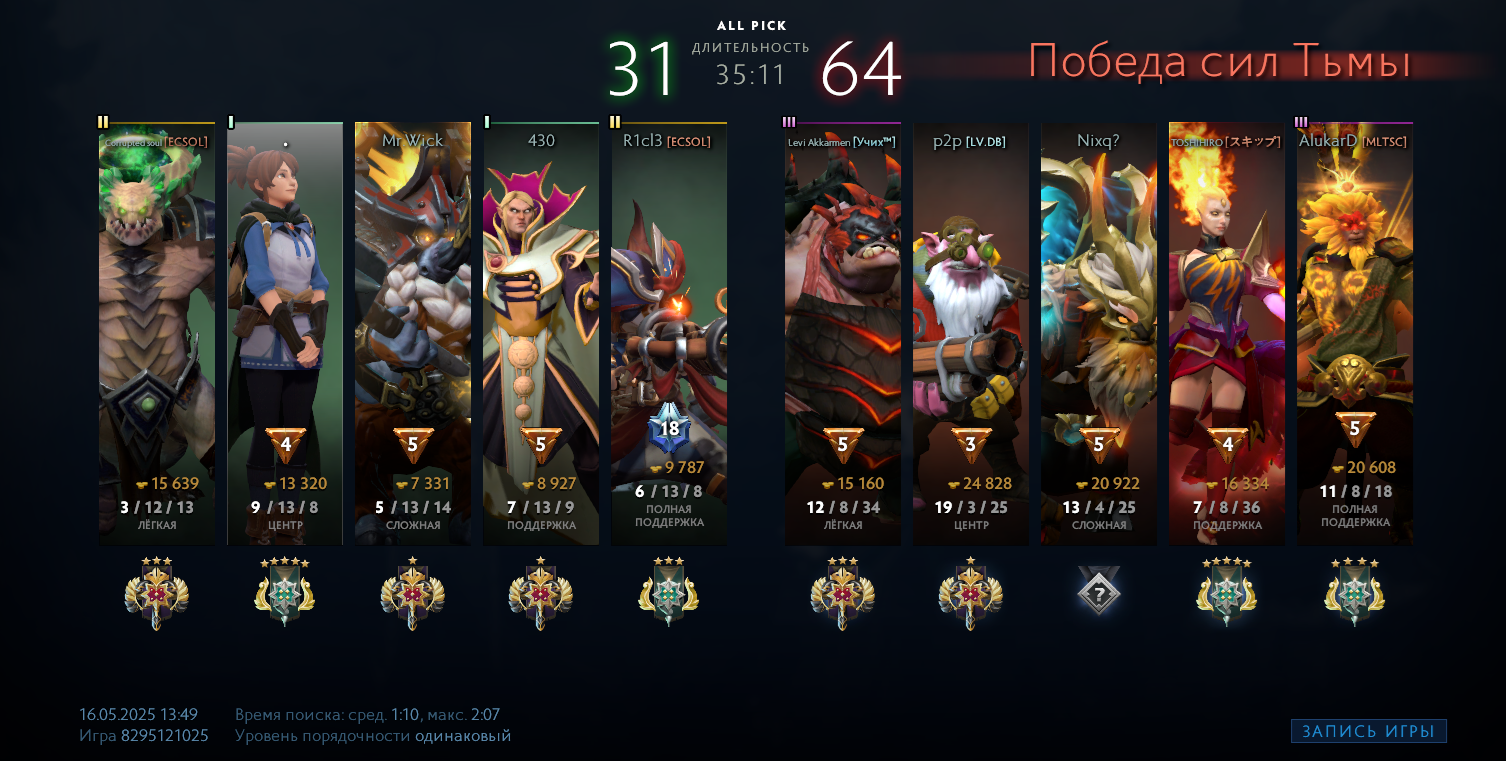Viewport: 1506px width, 761px height.
Task: Click the rank medal under Corrupted soul
Action: [x=157, y=593]
